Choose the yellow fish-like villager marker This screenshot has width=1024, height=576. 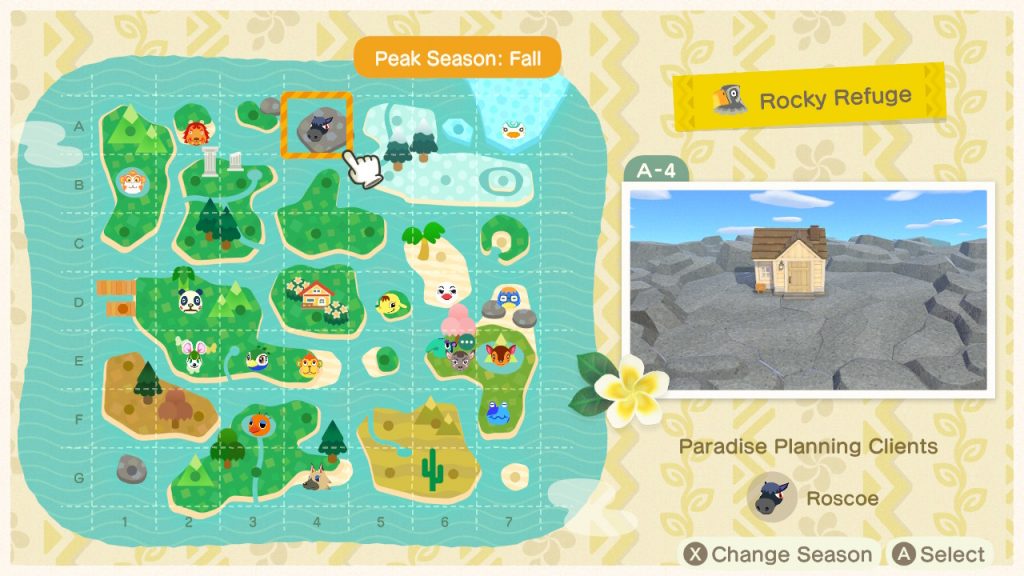(388, 303)
